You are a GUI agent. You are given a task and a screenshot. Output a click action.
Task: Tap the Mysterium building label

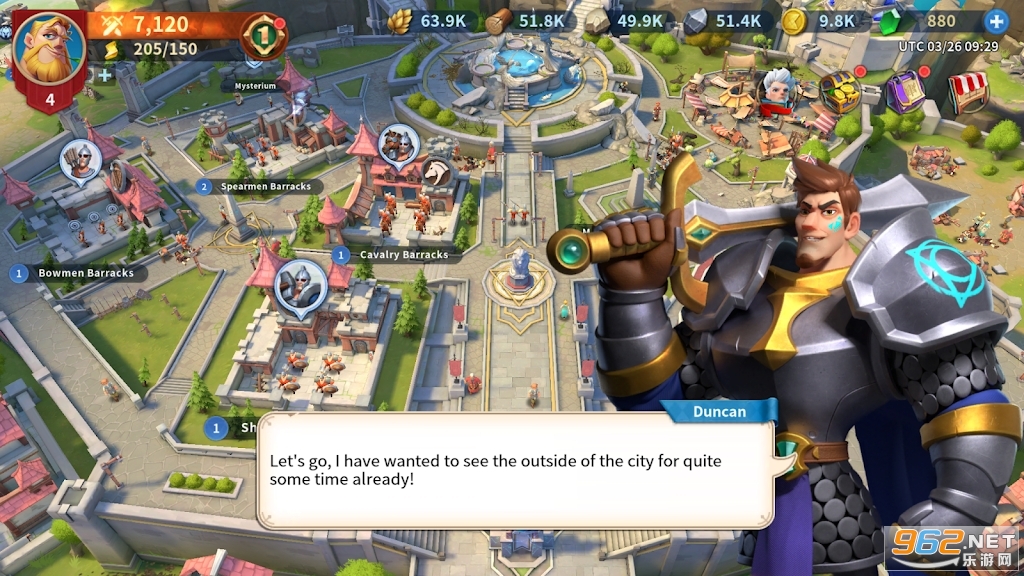click(x=255, y=86)
